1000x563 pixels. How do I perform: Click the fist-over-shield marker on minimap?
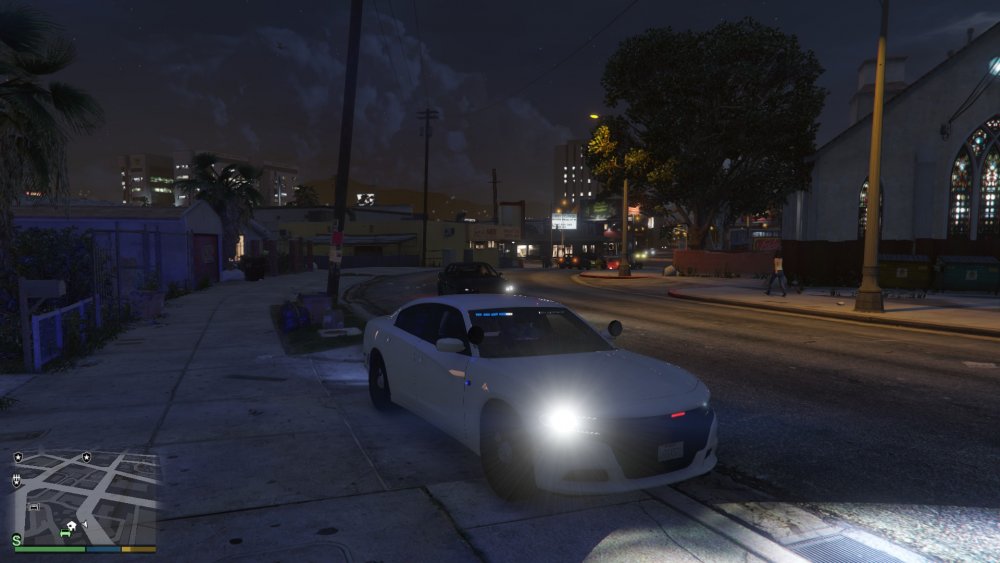16,481
